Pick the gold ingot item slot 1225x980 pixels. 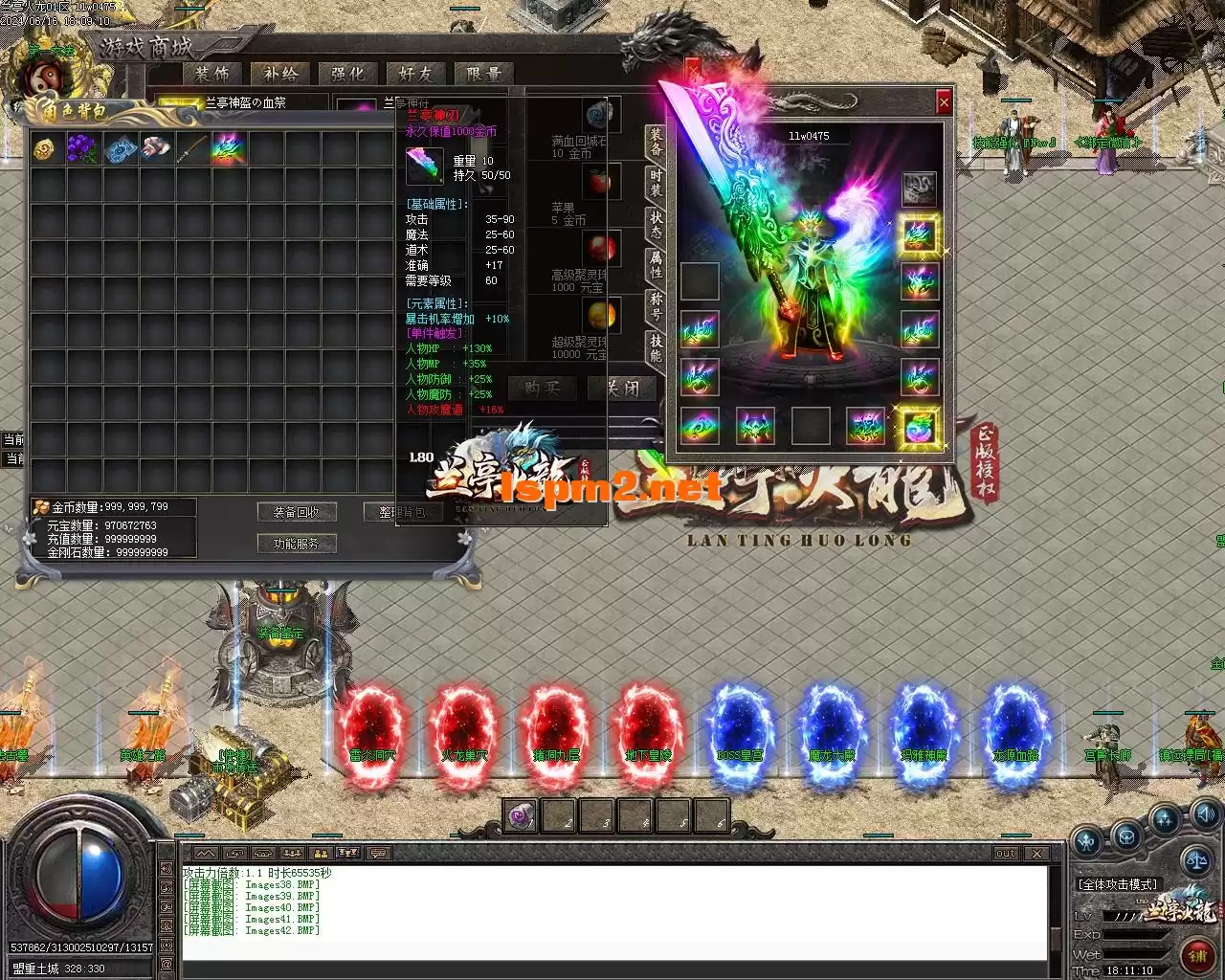[x=44, y=148]
